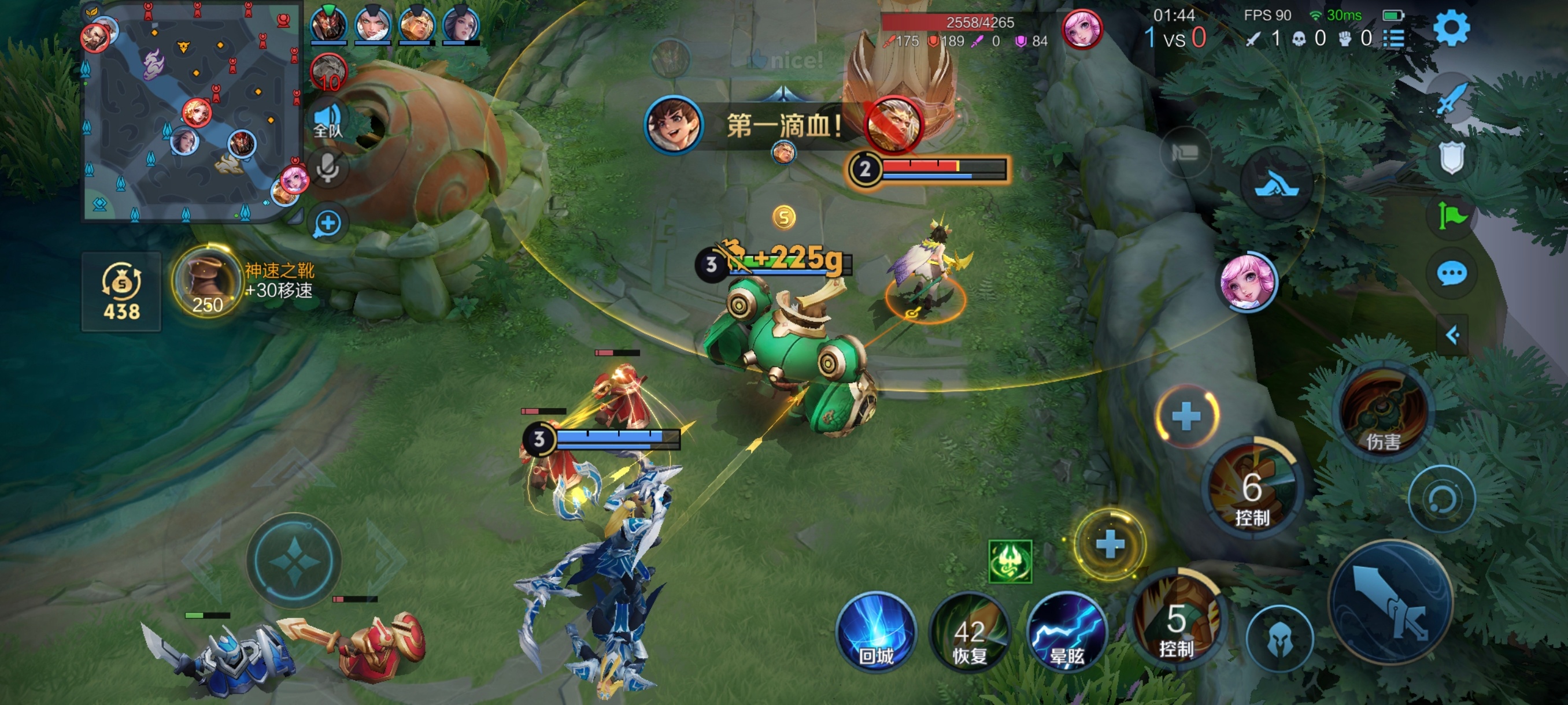This screenshot has height=705, width=1568.
Task: Use the 恢复 heal spell
Action: [x=969, y=631]
